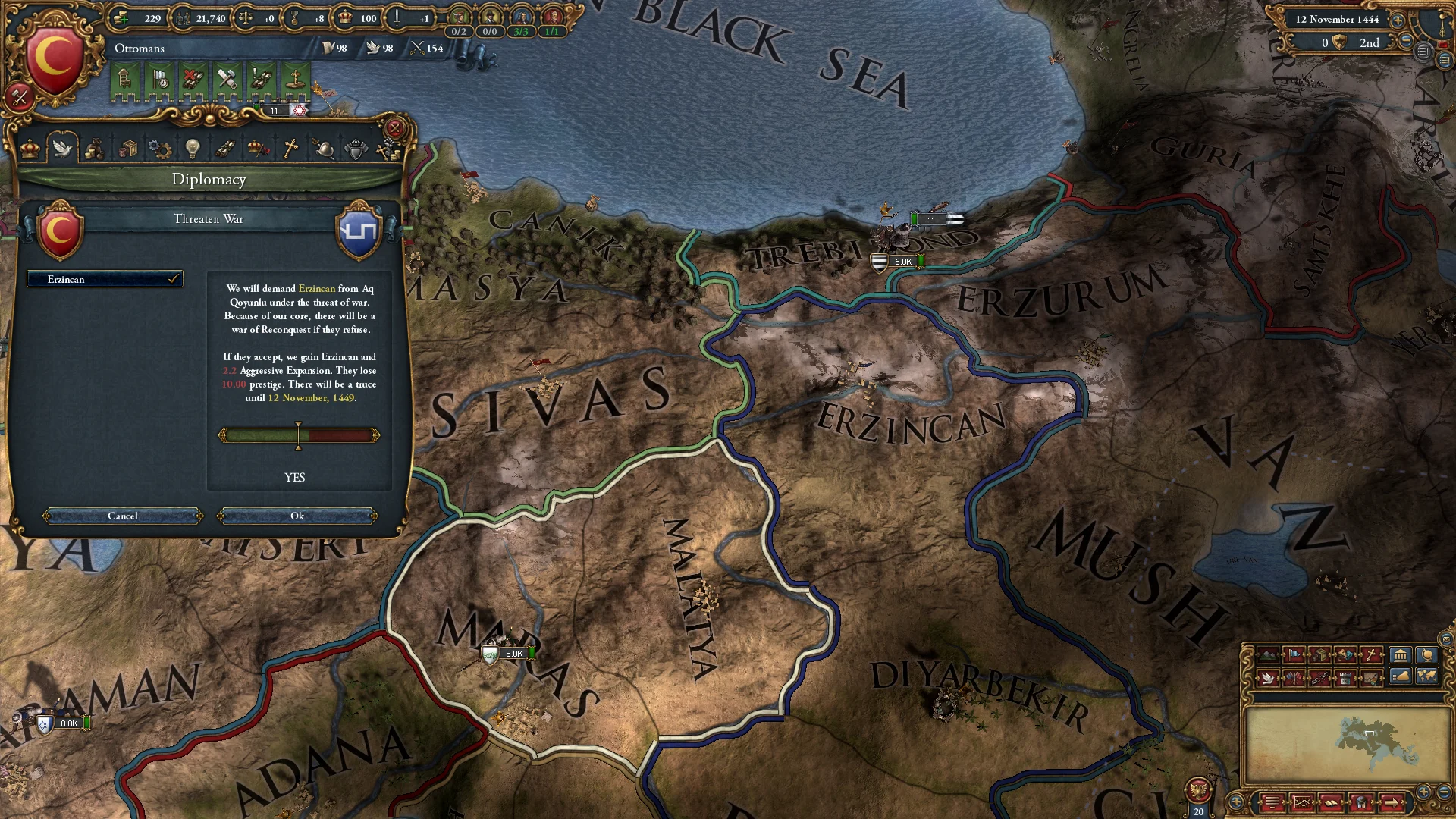Switch to the Court tab (crown icon)
1456x819 pixels.
(x=30, y=149)
